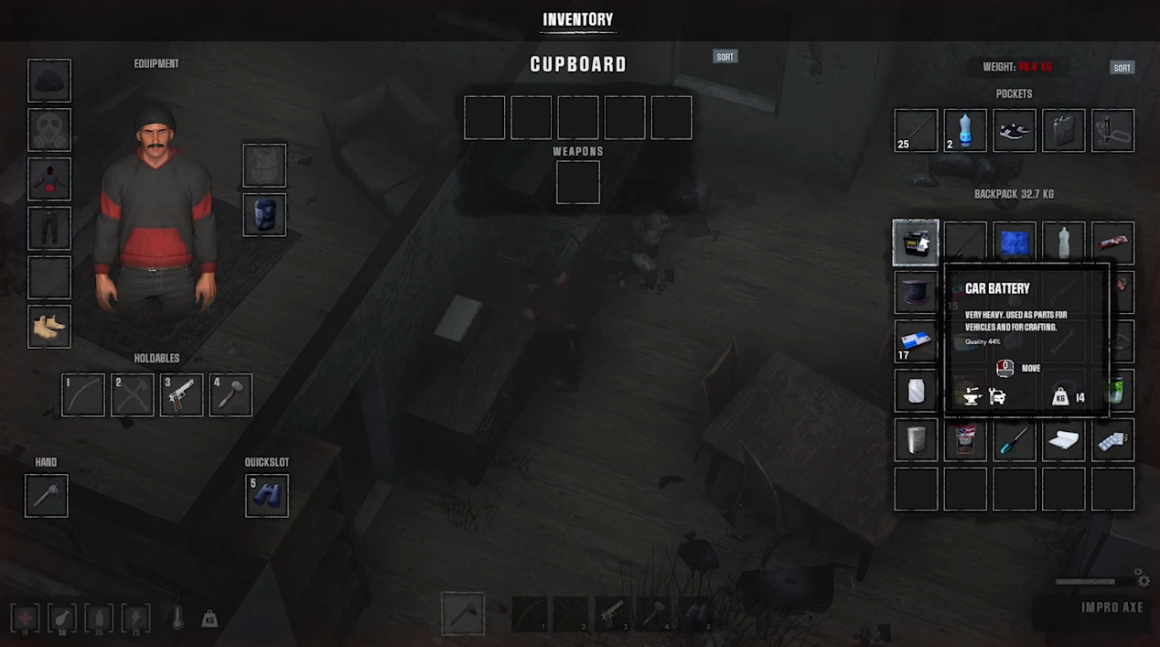Select the equipped boots slot
Image resolution: width=1160 pixels, height=647 pixels.
tap(49, 327)
